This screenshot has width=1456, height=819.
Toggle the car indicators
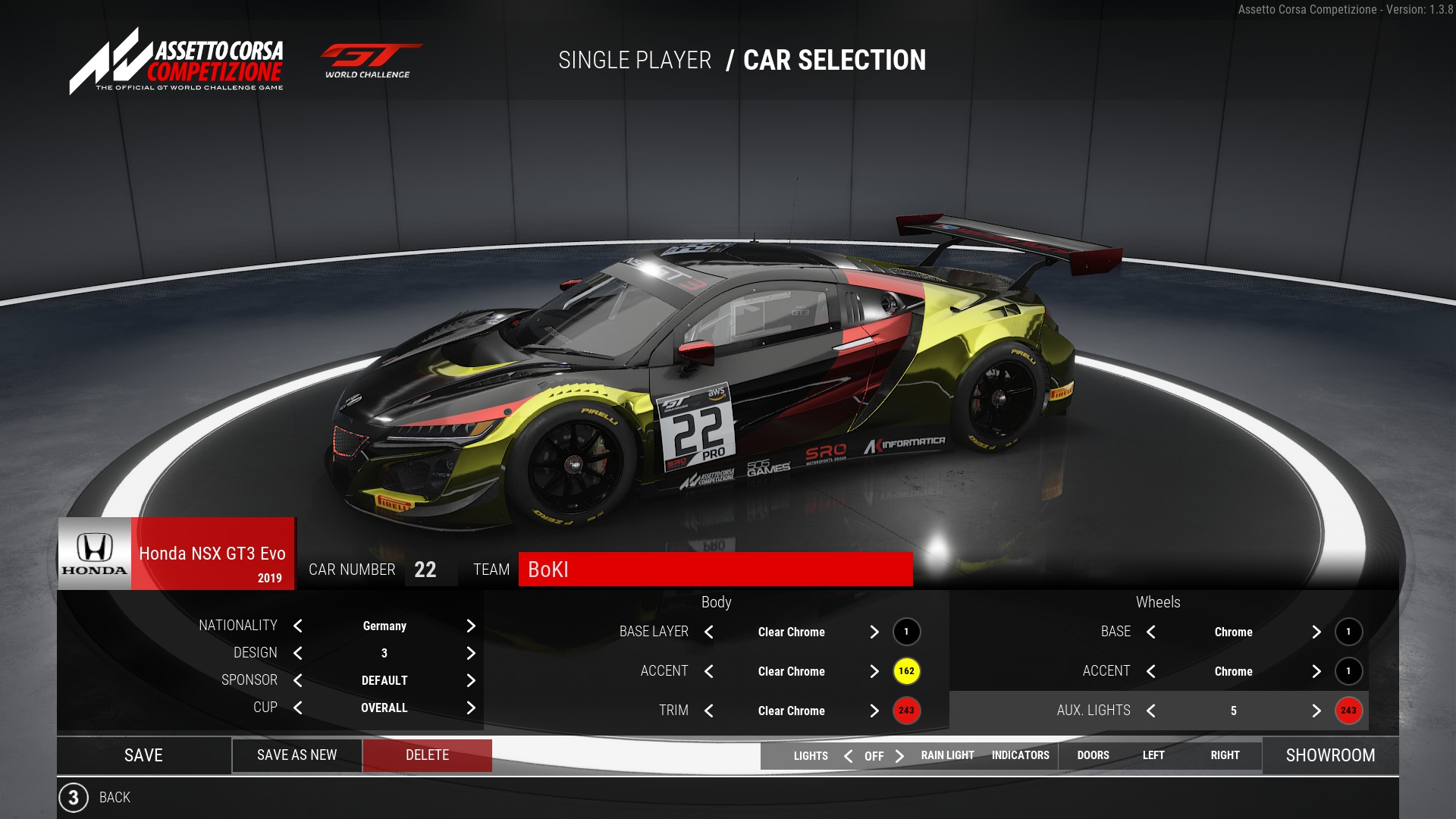1020,755
